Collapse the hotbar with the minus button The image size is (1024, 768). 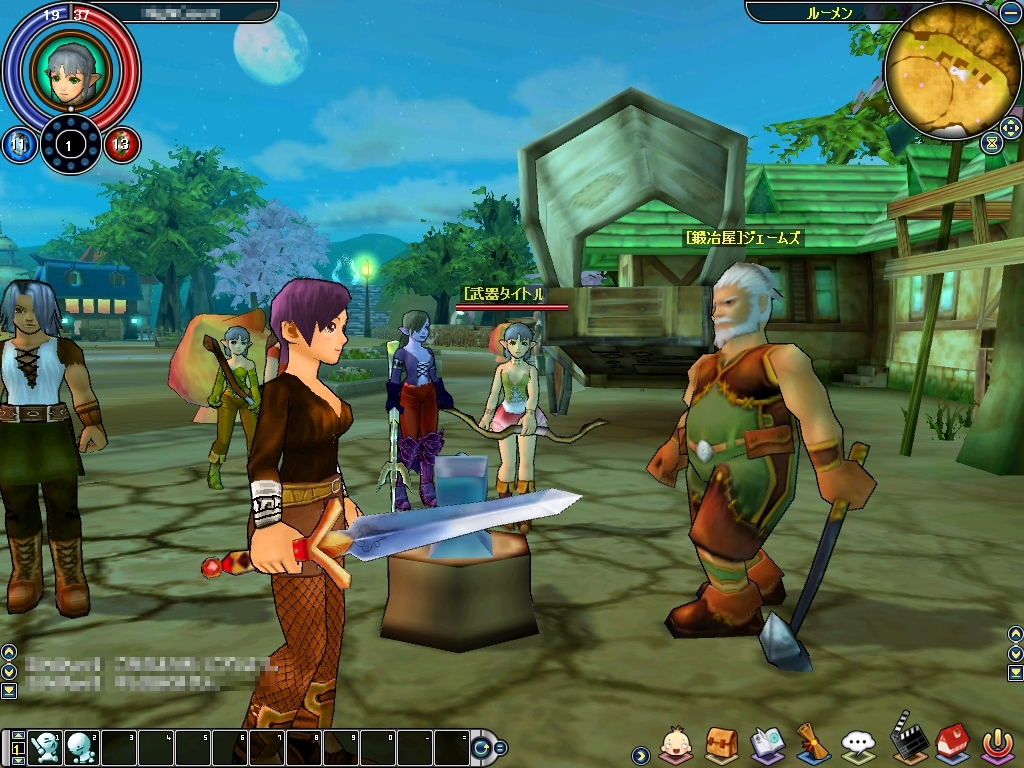(500, 747)
